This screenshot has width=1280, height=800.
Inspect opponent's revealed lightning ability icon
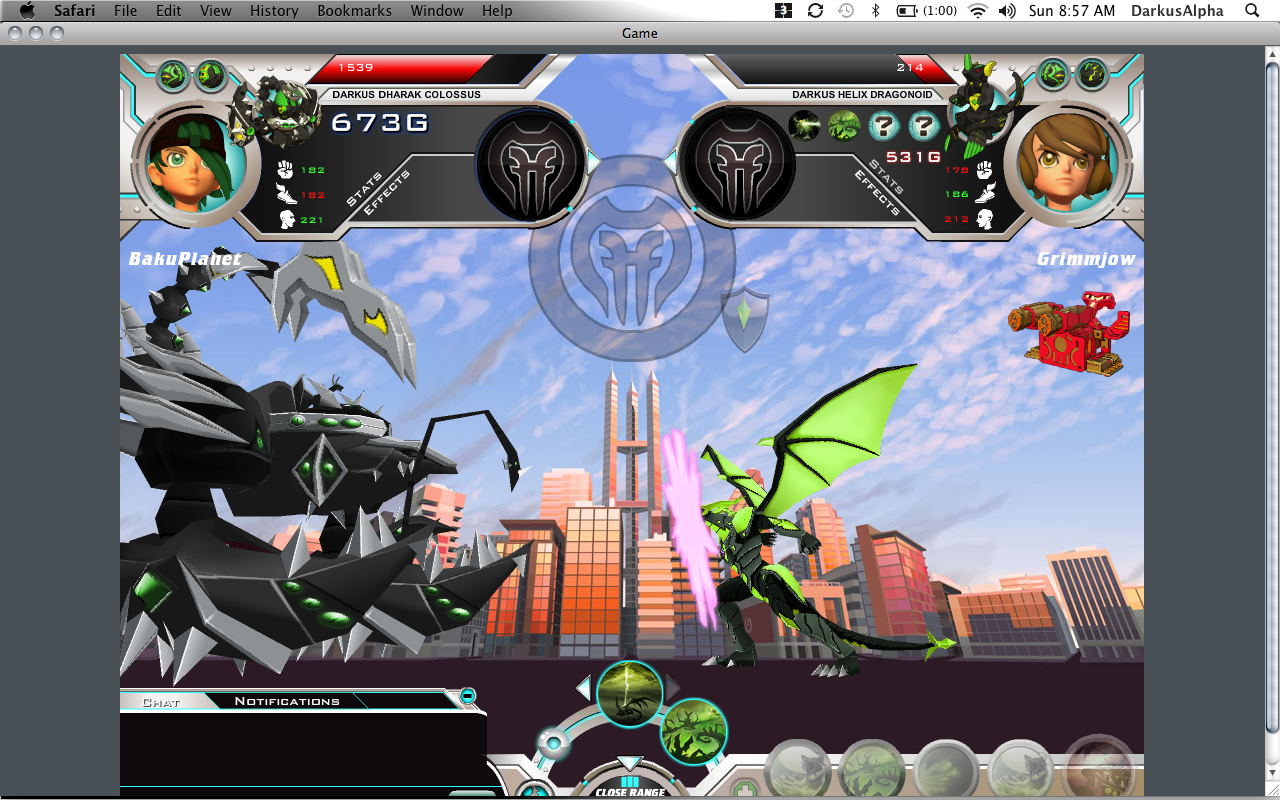[x=805, y=126]
